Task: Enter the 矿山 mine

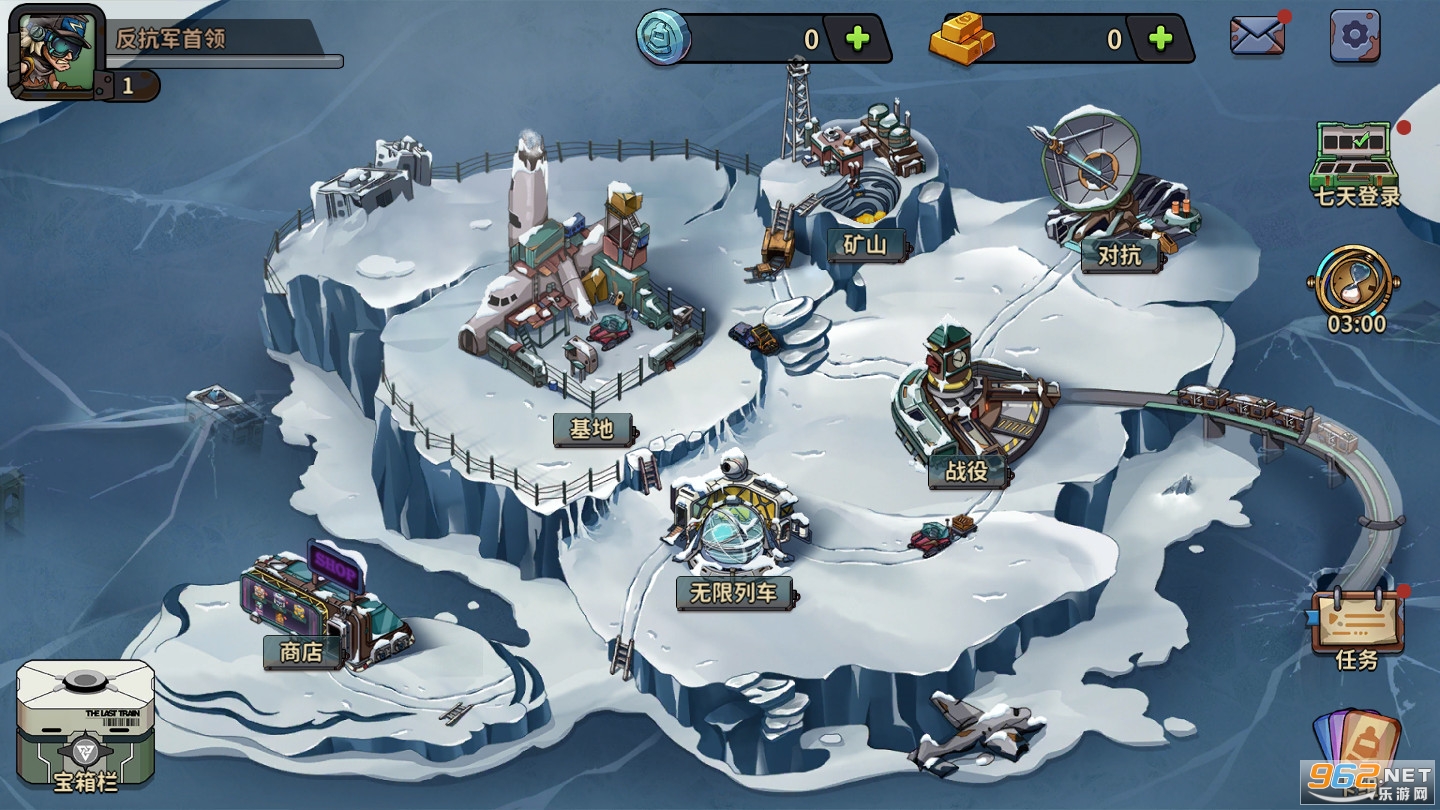Action: pyautogui.click(x=866, y=245)
